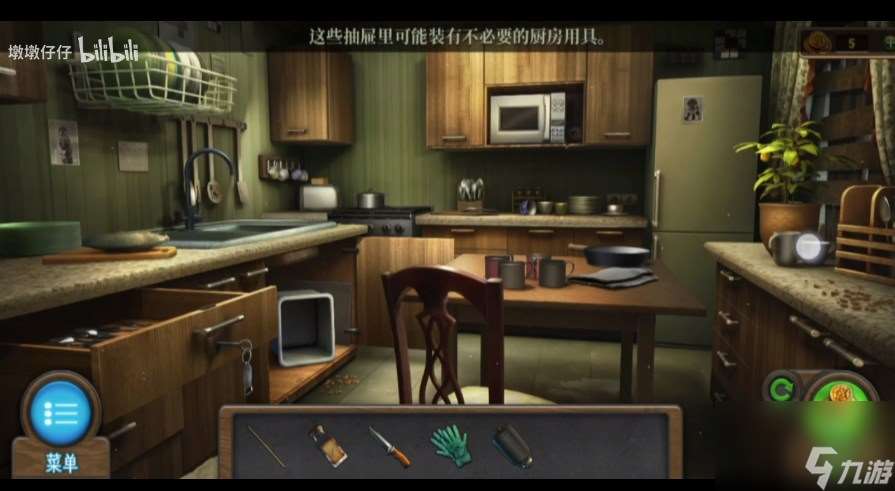The width and height of the screenshot is (895, 491).
Task: Select the dark metal cup item
Action: [512, 446]
